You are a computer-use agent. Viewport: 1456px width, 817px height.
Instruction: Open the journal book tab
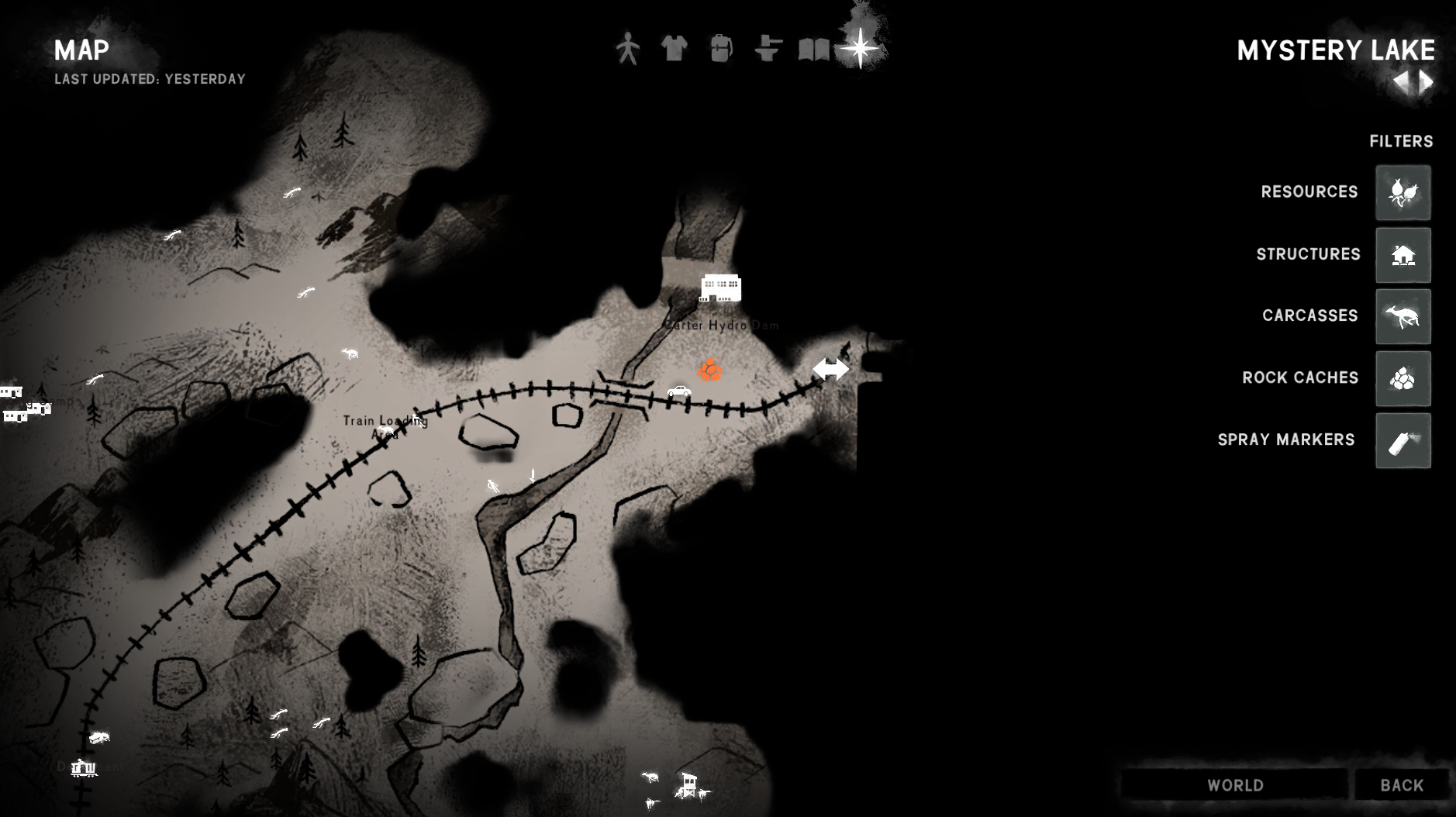814,49
